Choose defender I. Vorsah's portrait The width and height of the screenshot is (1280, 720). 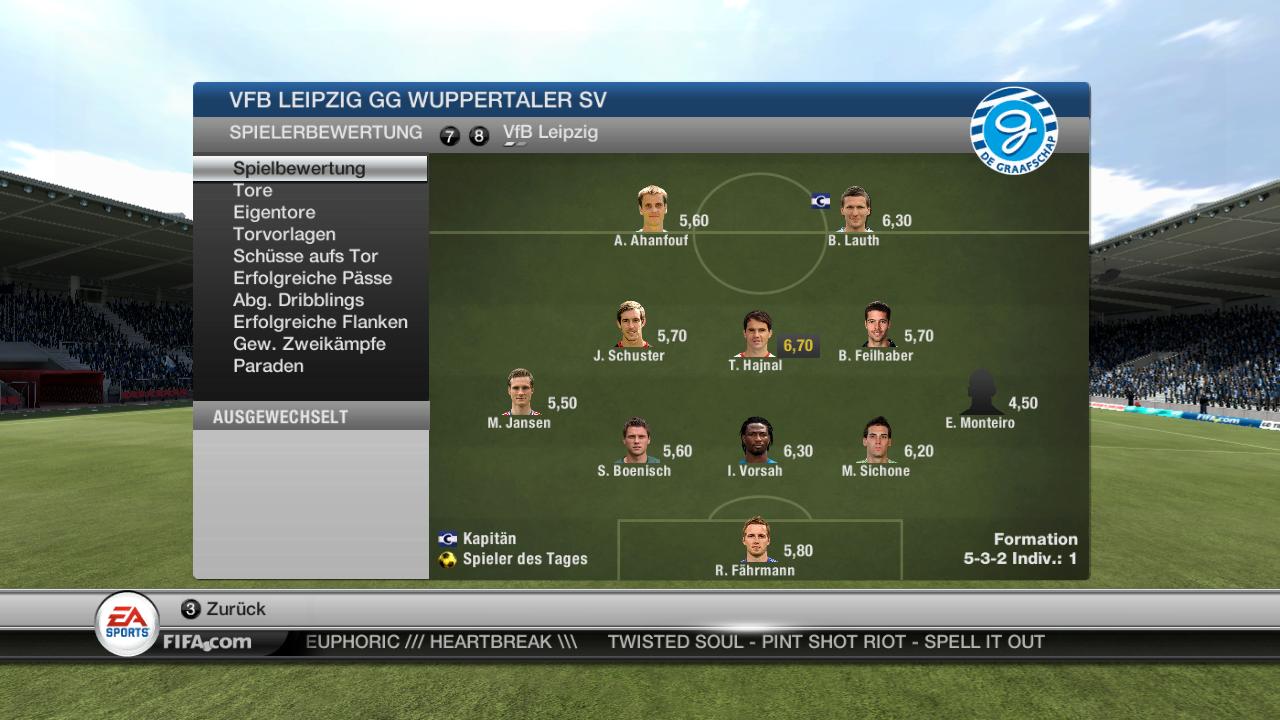pos(756,441)
